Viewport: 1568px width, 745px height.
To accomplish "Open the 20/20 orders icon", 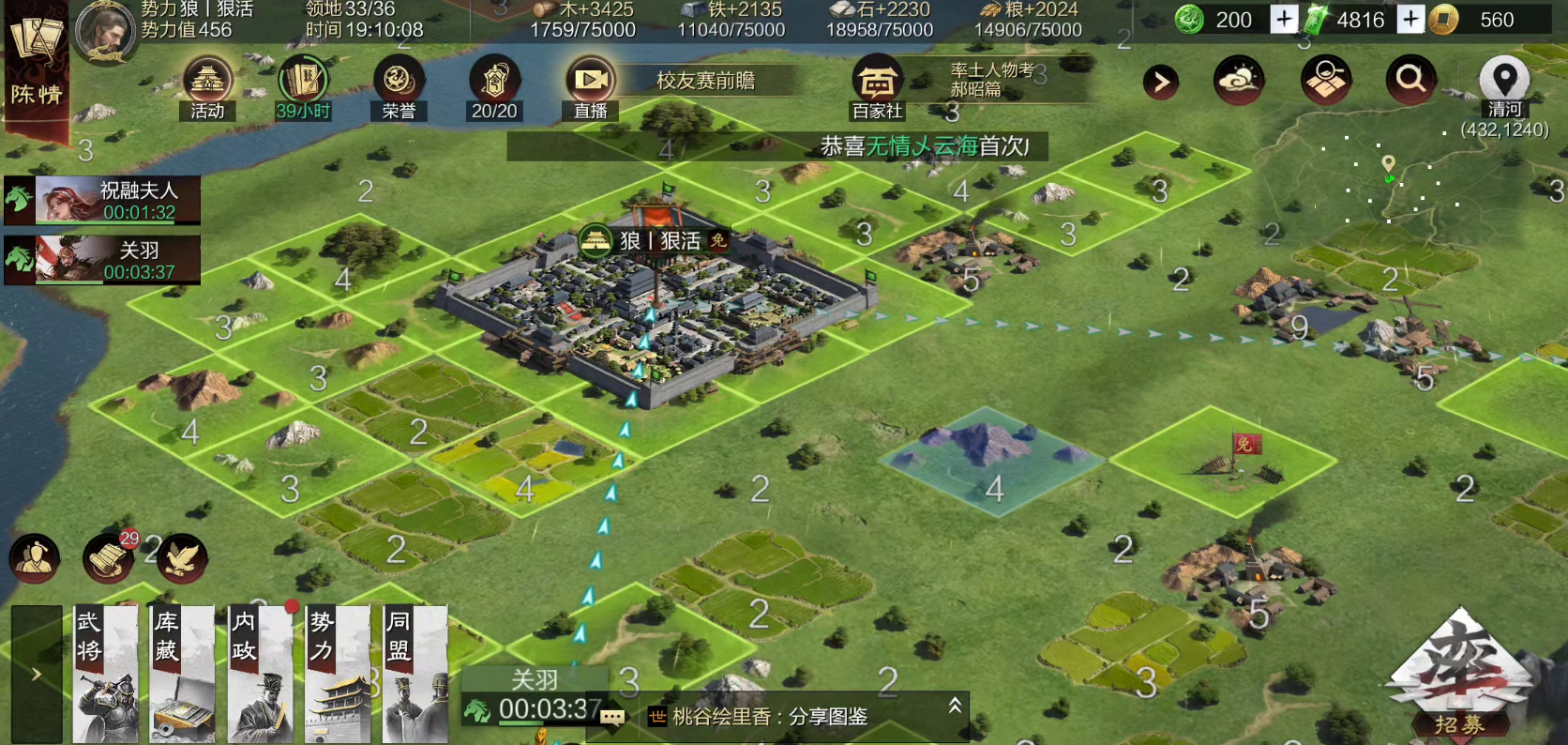I will click(494, 85).
